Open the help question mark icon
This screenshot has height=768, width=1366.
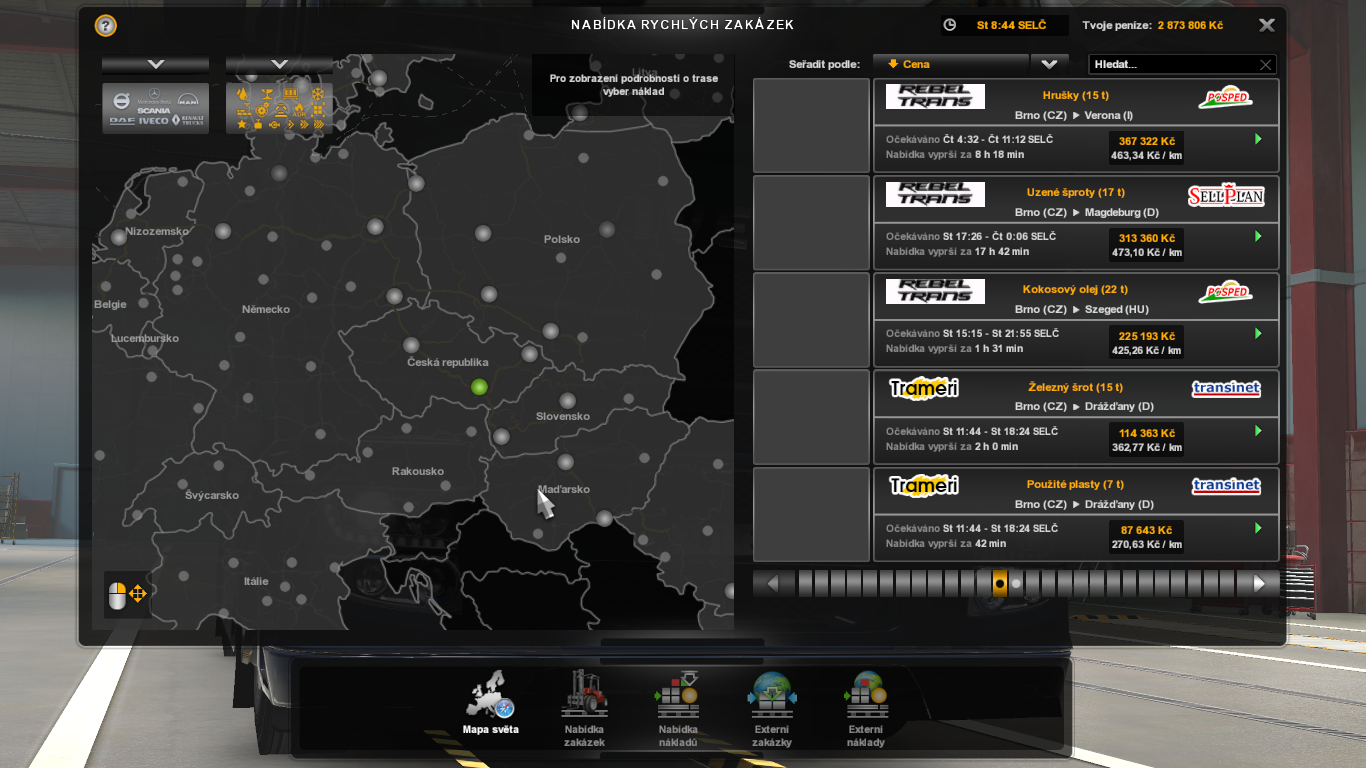(105, 26)
